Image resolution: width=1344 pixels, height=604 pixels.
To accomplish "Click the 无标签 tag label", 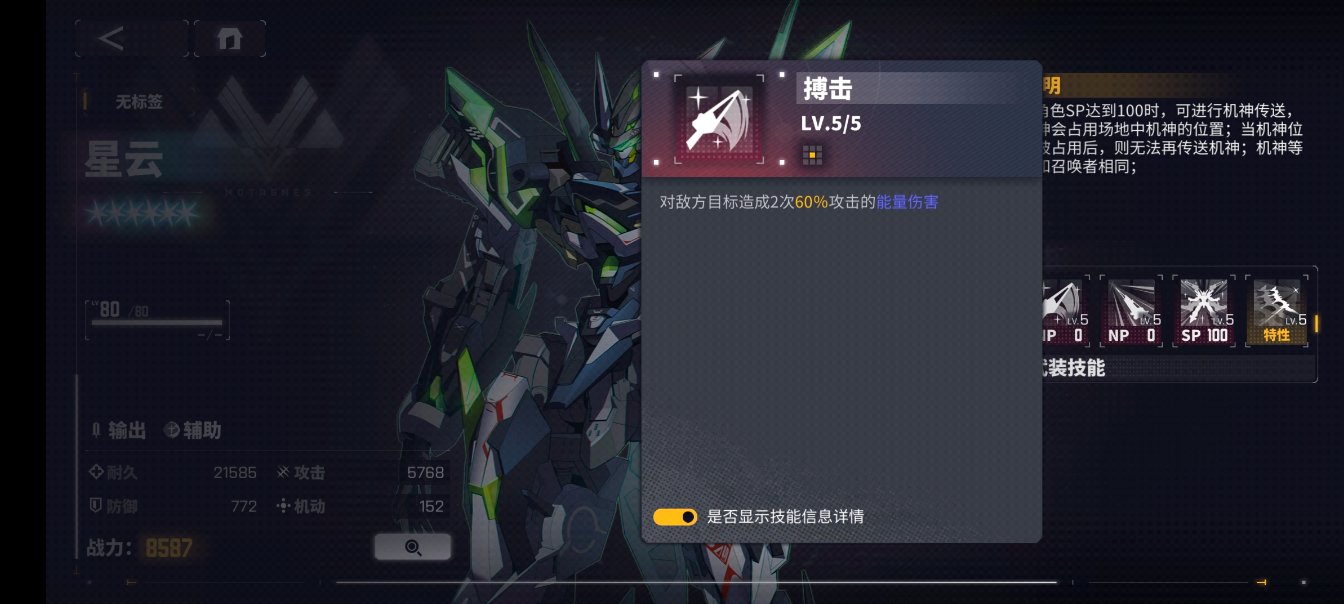I will tap(139, 101).
